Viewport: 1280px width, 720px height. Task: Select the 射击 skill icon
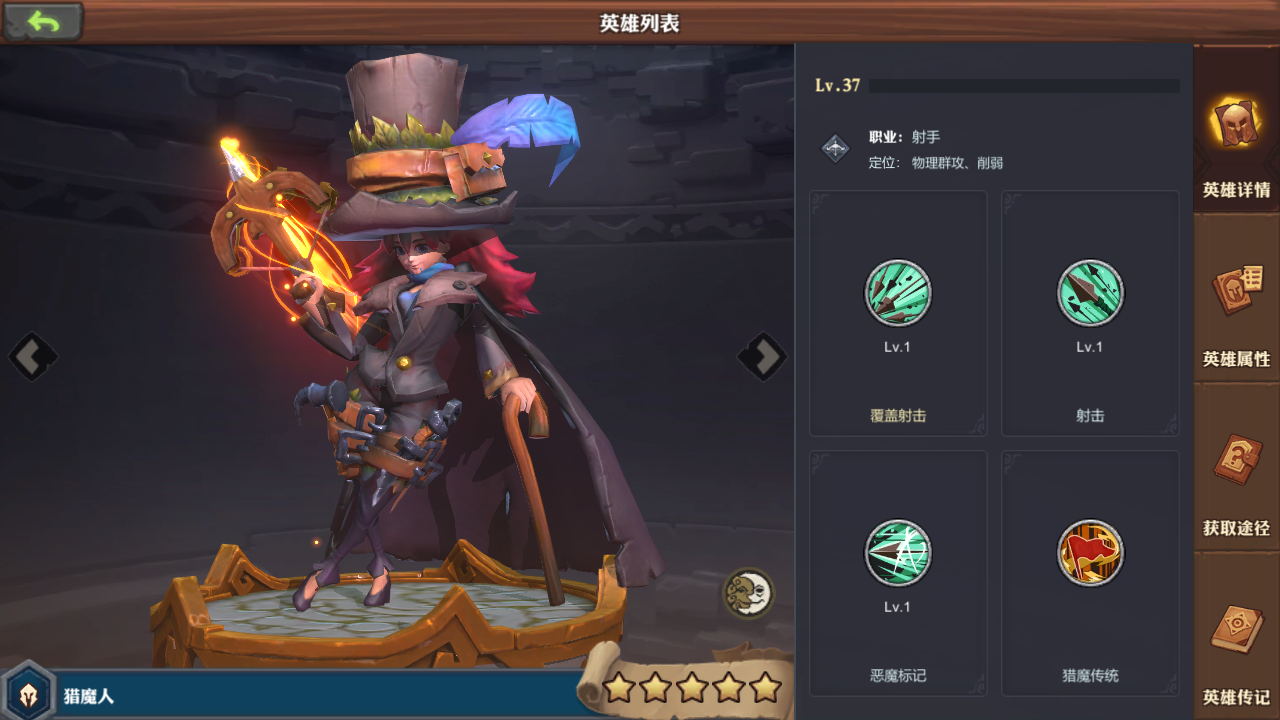pyautogui.click(x=1090, y=294)
